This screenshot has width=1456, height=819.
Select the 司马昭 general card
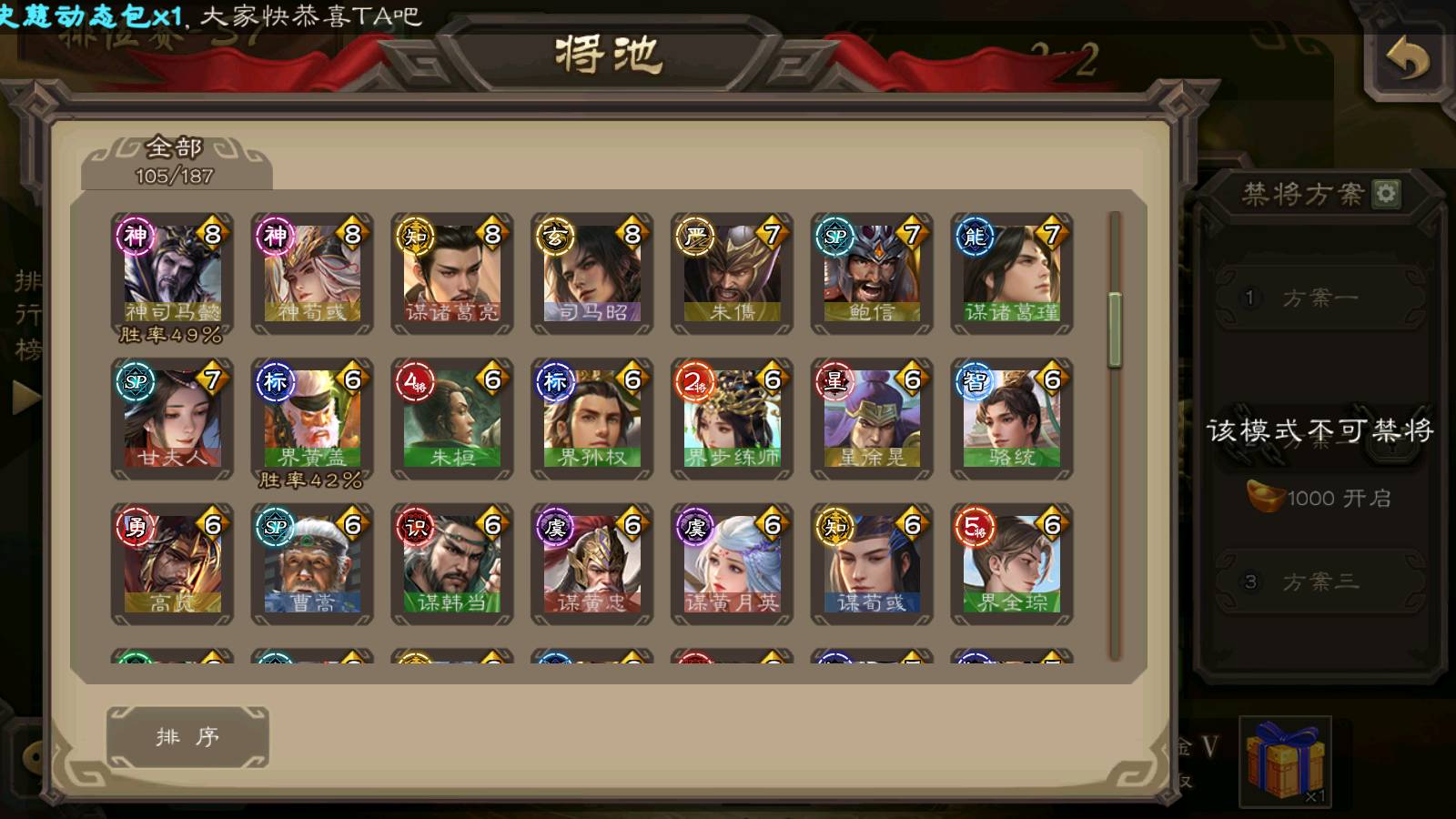[592, 273]
